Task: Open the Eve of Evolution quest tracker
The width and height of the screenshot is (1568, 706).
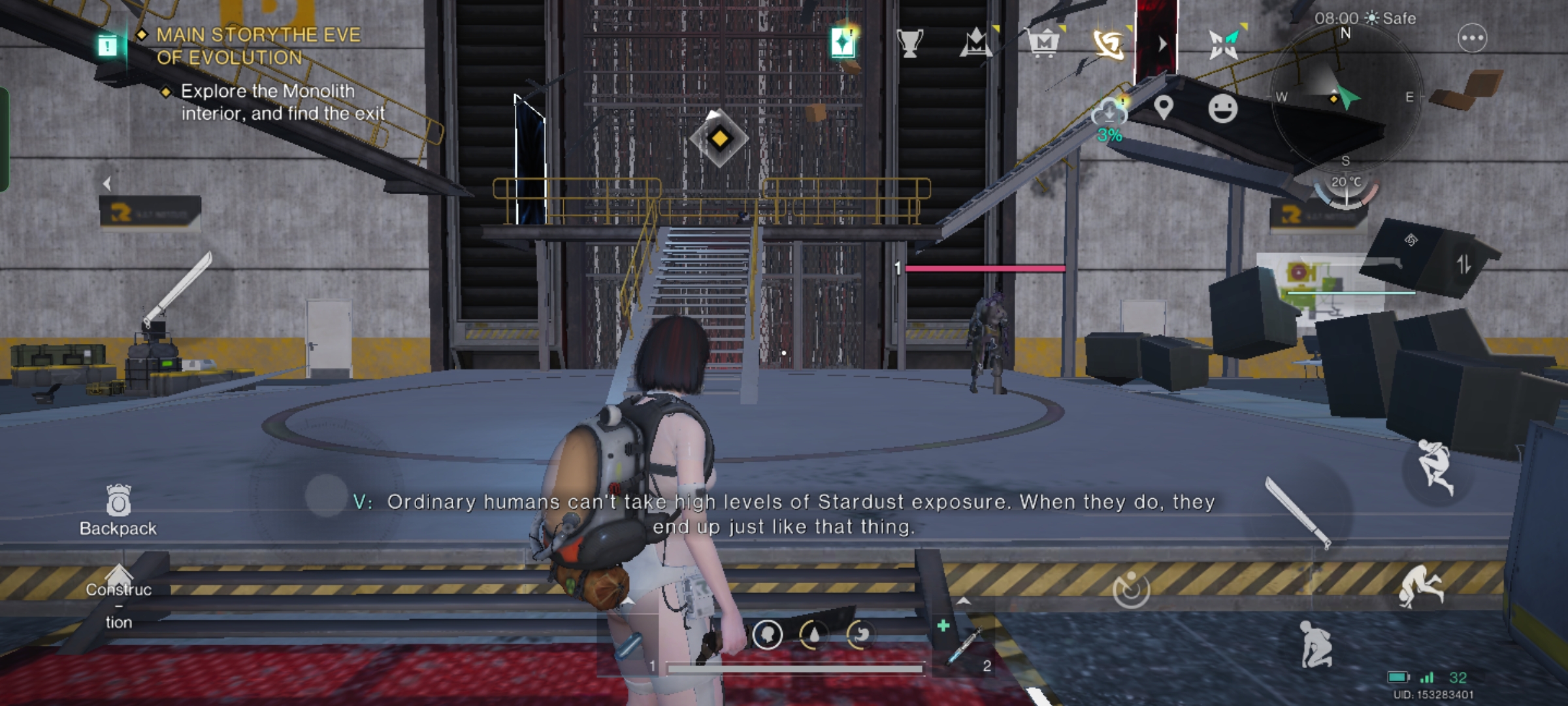Action: click(258, 46)
